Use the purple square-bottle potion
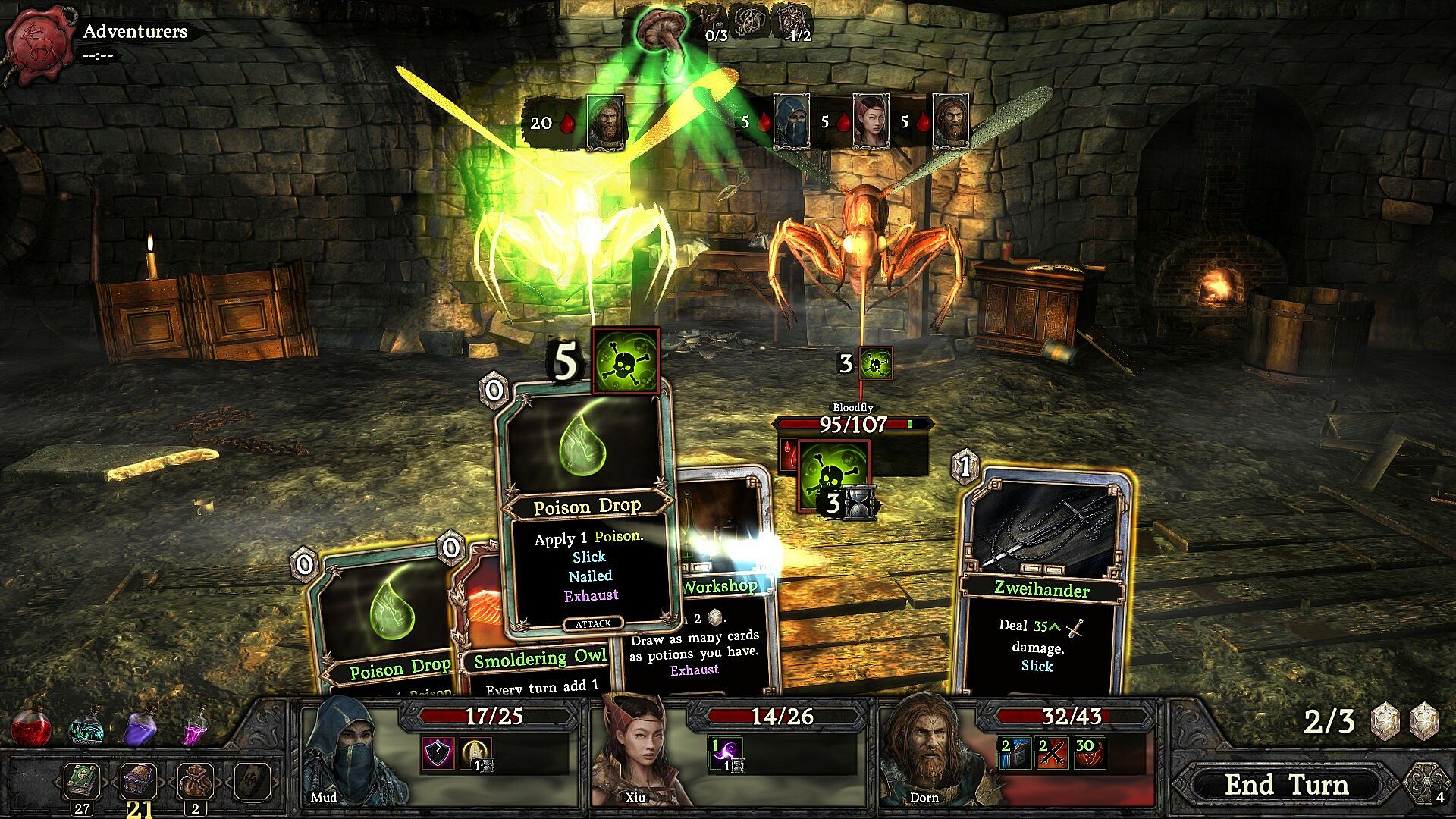1456x819 pixels. click(x=140, y=726)
